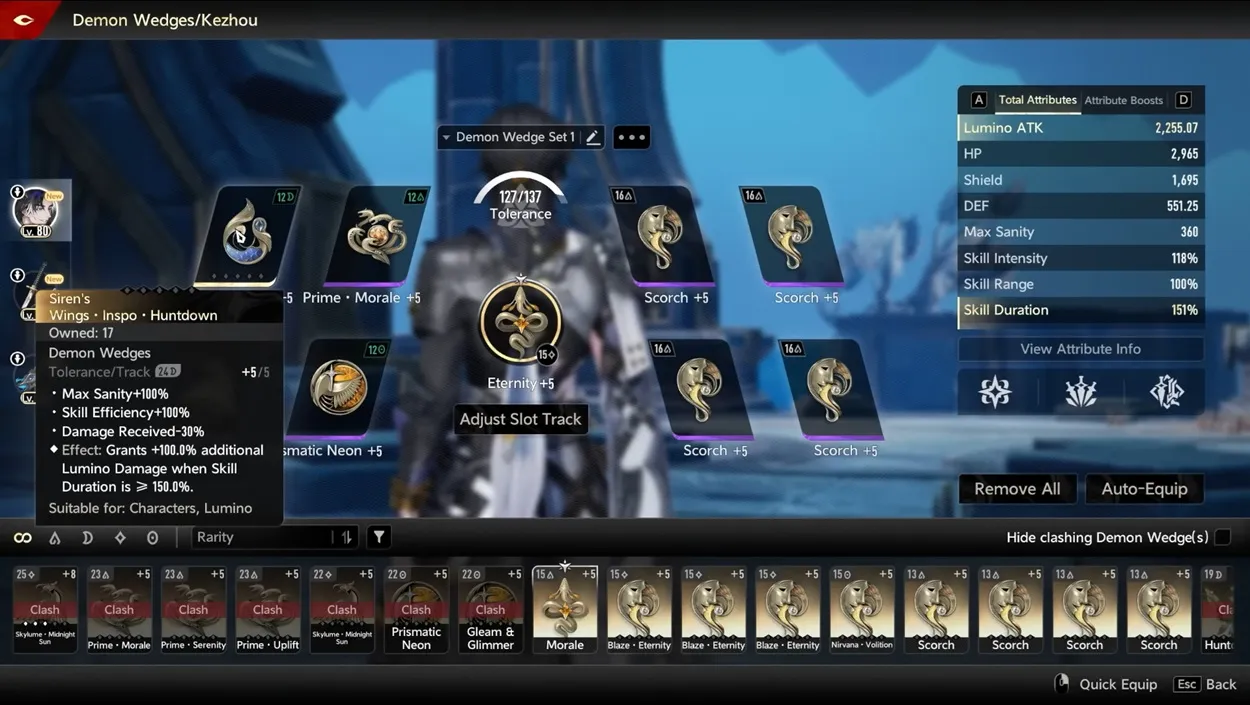The height and width of the screenshot is (705, 1250).
Task: Toggle Hide clashing Demon Wedge(s) checkbox
Action: tap(1222, 537)
